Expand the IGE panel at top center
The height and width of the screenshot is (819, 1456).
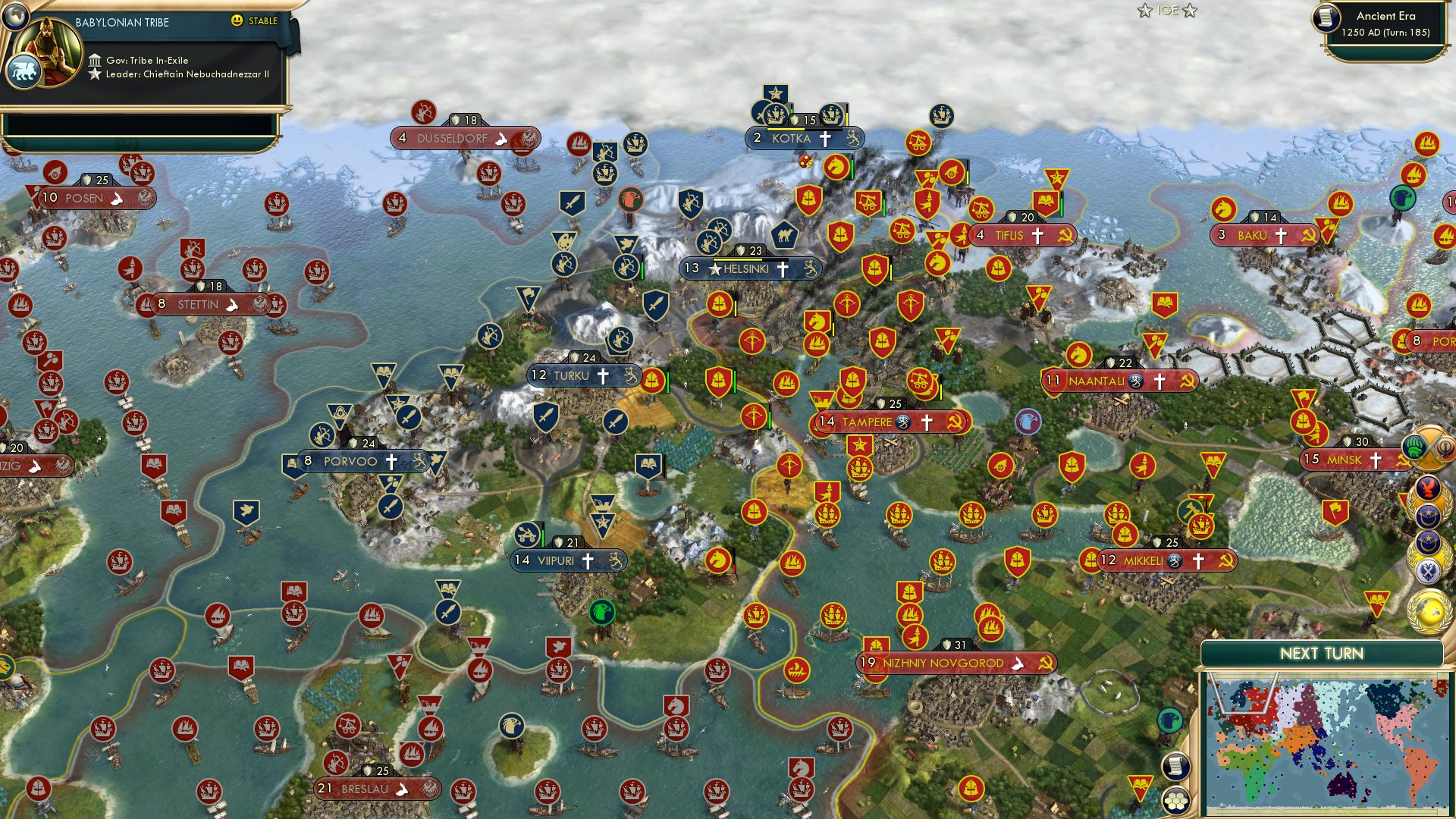(1167, 11)
